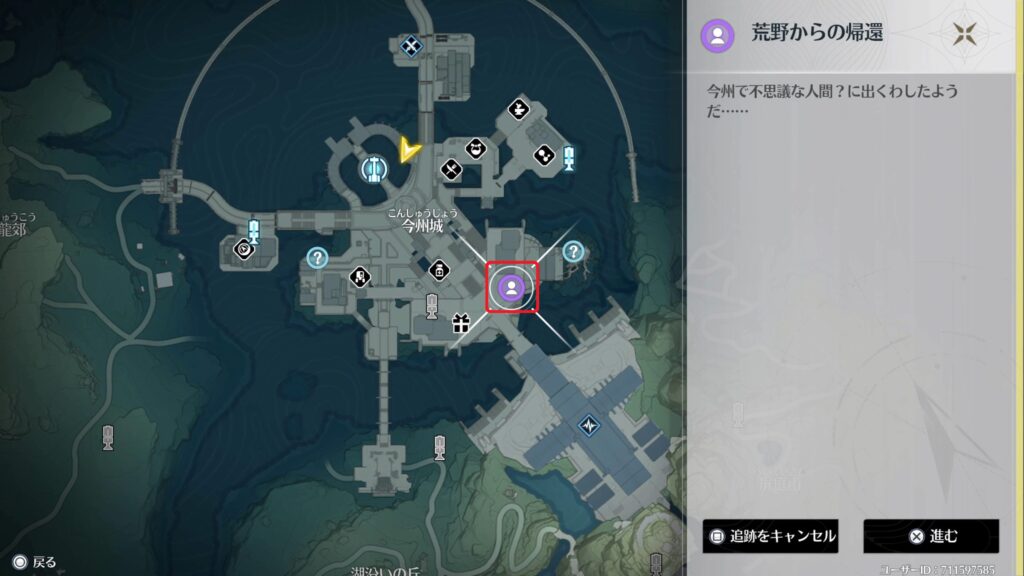Image resolution: width=1024 pixels, height=576 pixels.
Task: Open the question mark marker east of the city
Action: (x=572, y=251)
